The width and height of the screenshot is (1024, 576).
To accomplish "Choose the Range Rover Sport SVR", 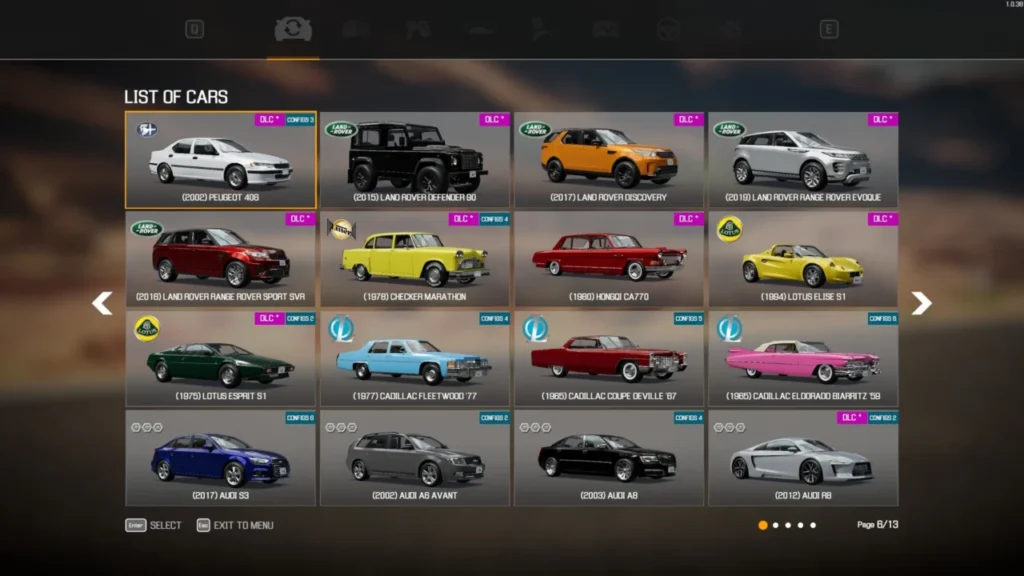I will coord(220,259).
